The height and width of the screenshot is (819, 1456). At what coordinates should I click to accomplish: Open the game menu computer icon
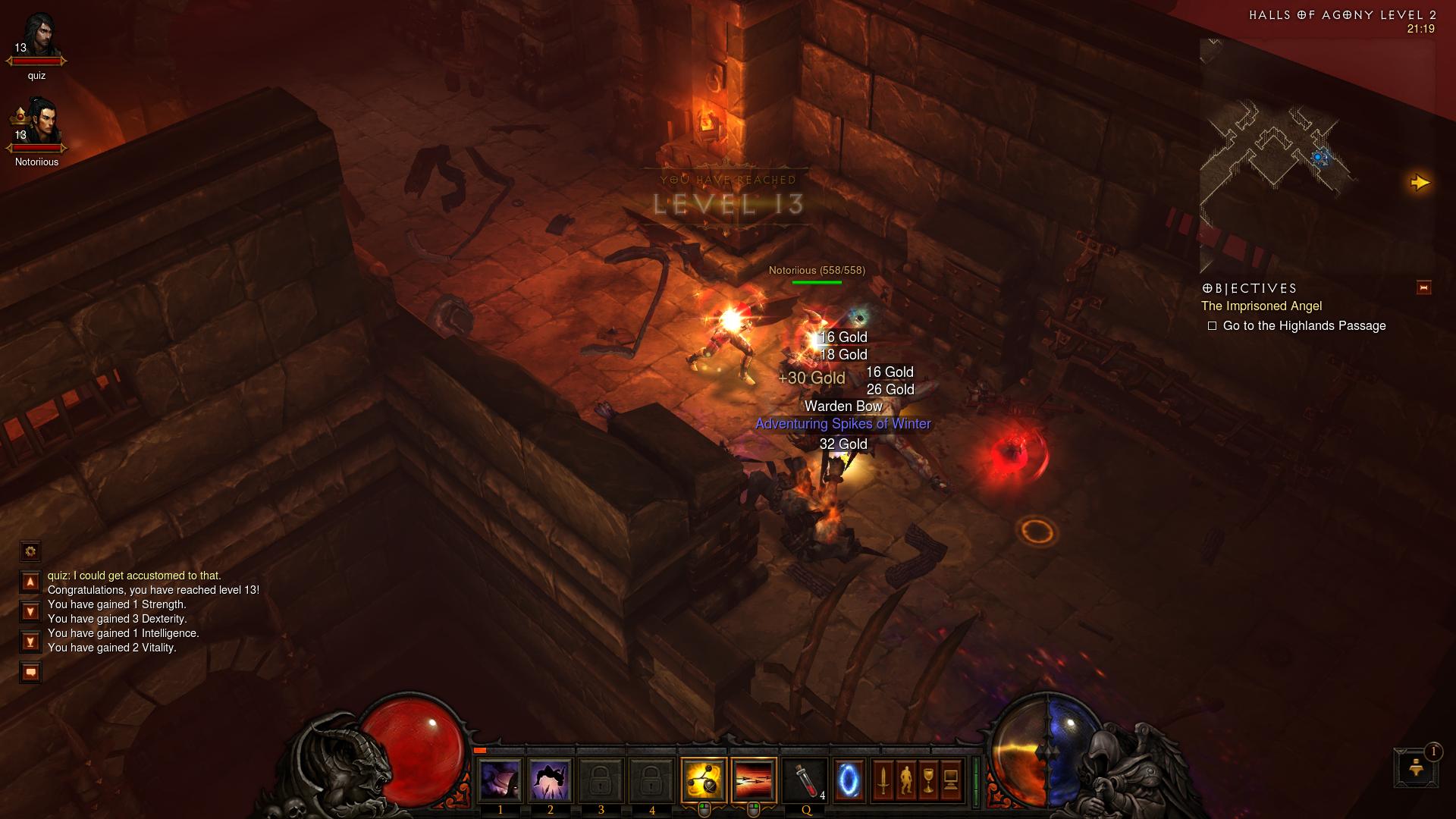(x=951, y=780)
